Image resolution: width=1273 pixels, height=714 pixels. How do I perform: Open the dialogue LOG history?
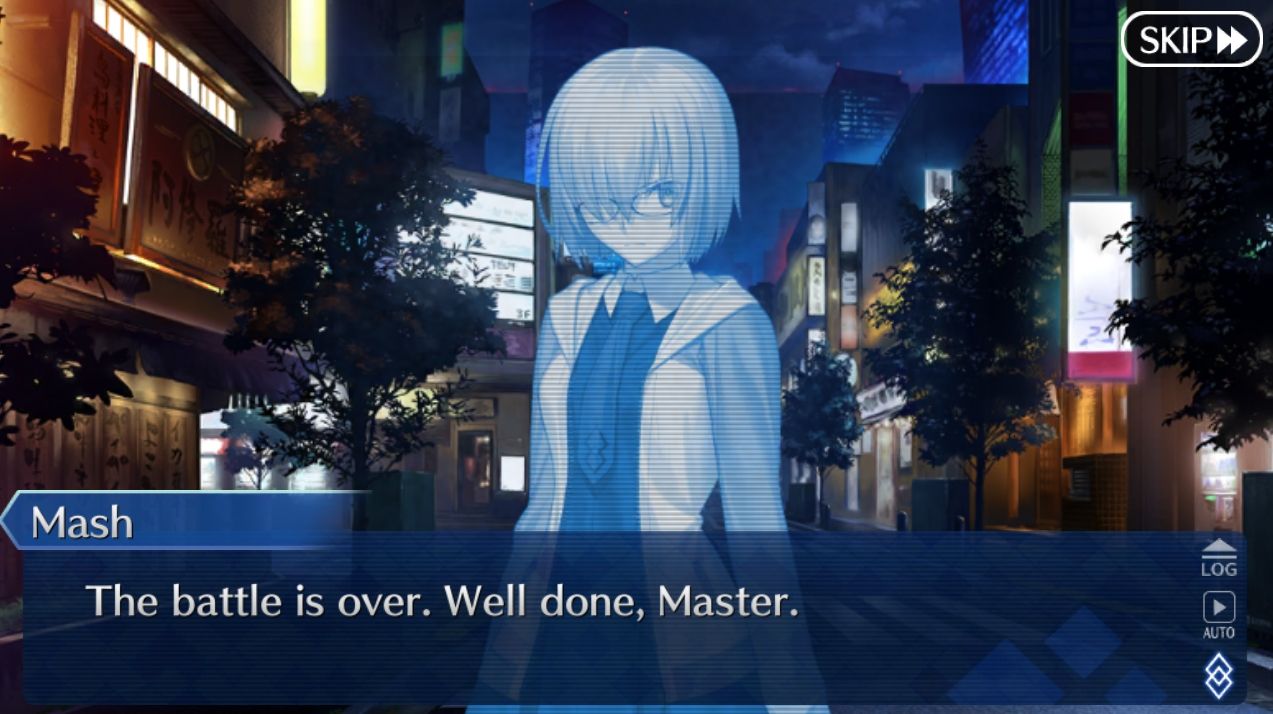(x=1218, y=557)
